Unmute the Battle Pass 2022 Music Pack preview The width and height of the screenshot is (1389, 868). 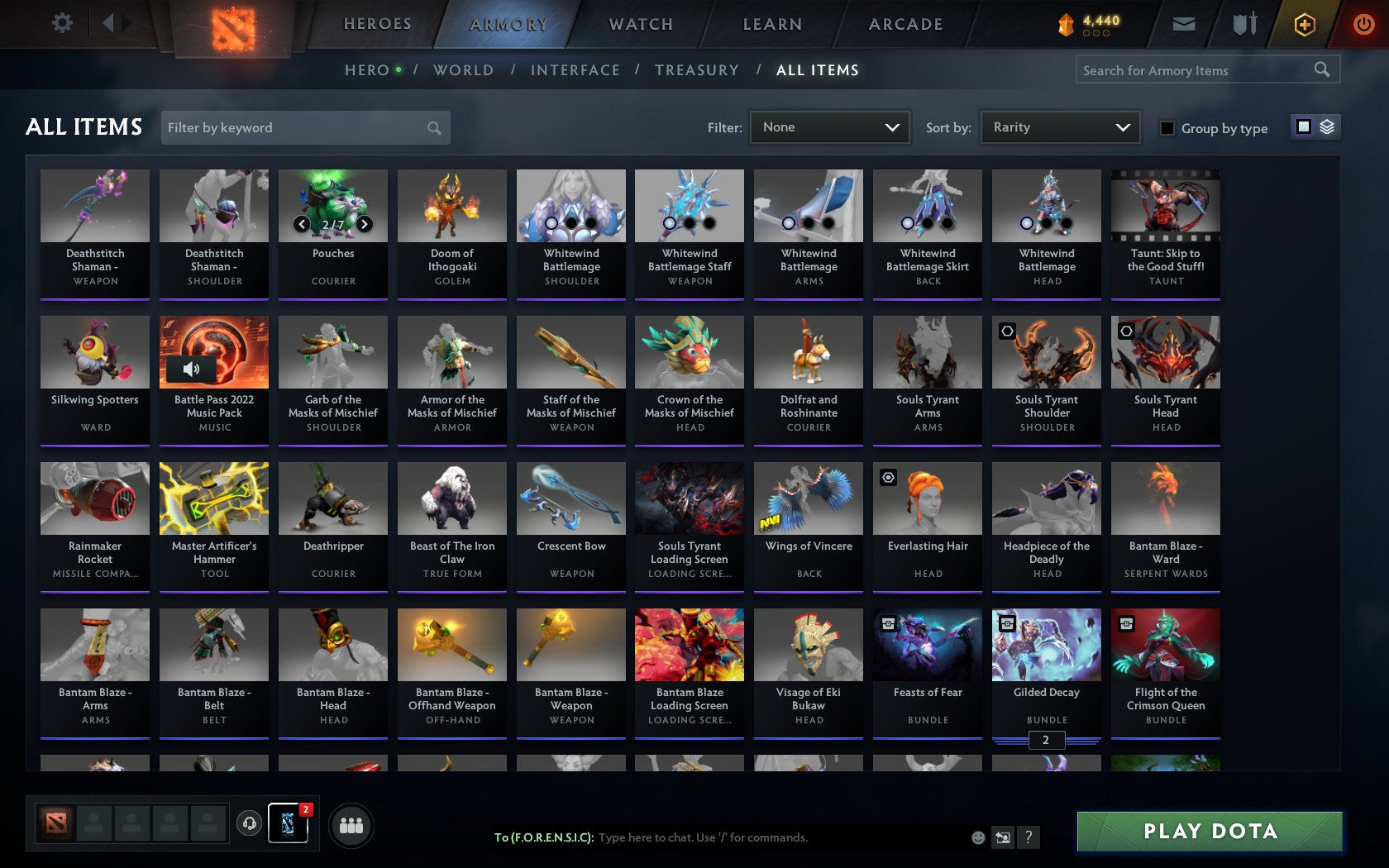point(192,369)
